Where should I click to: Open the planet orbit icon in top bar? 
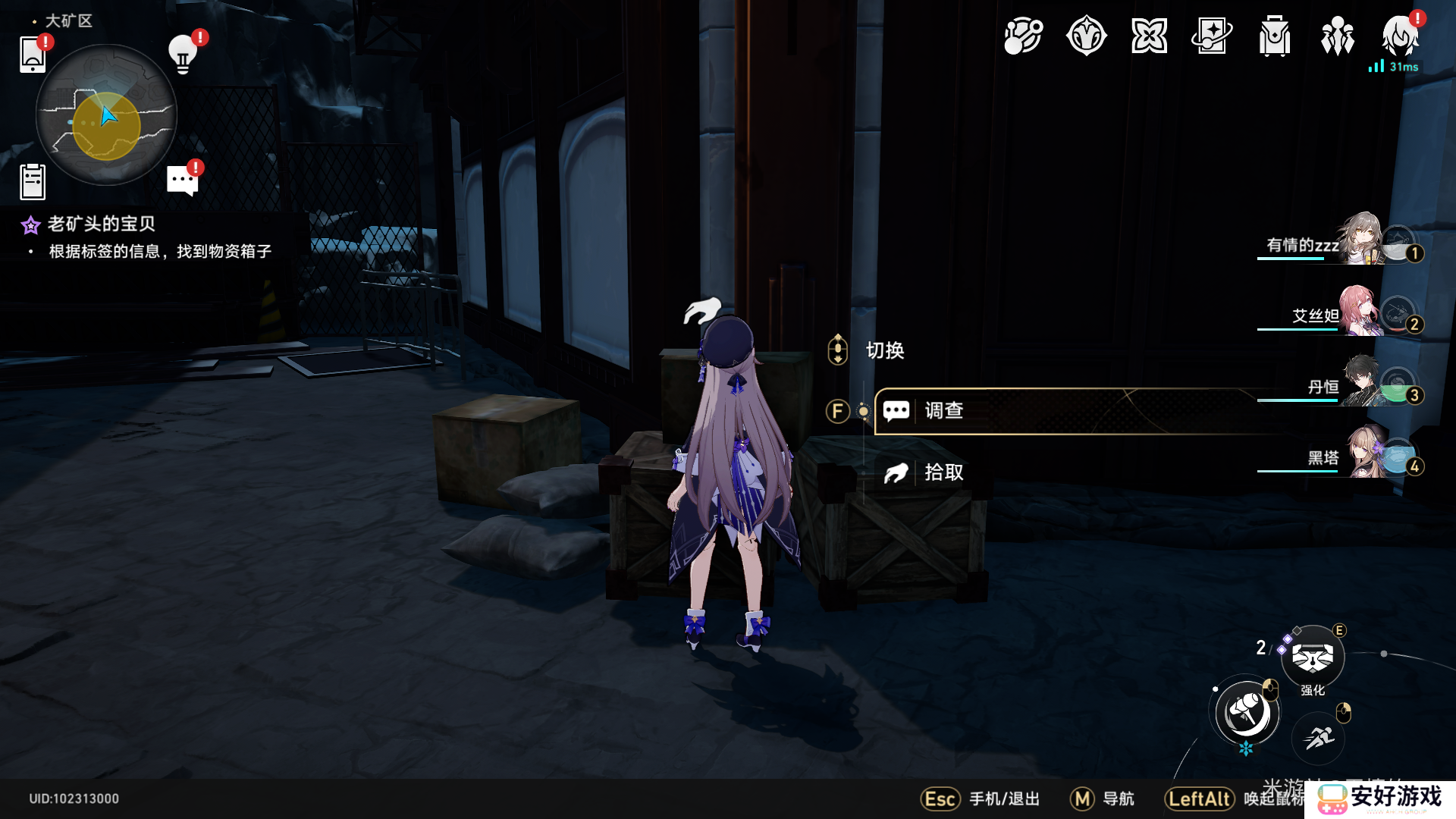1023,36
